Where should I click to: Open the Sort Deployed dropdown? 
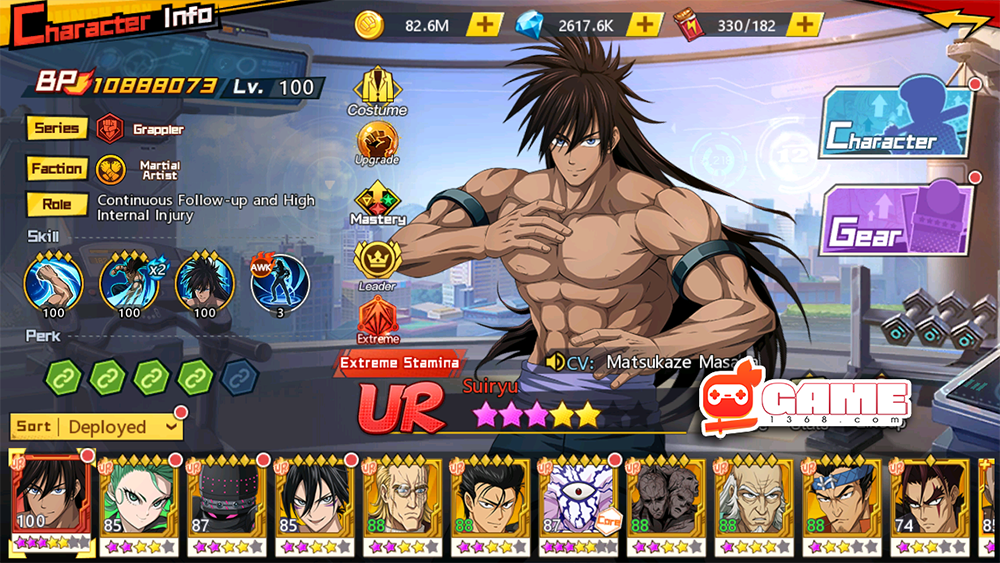click(97, 427)
